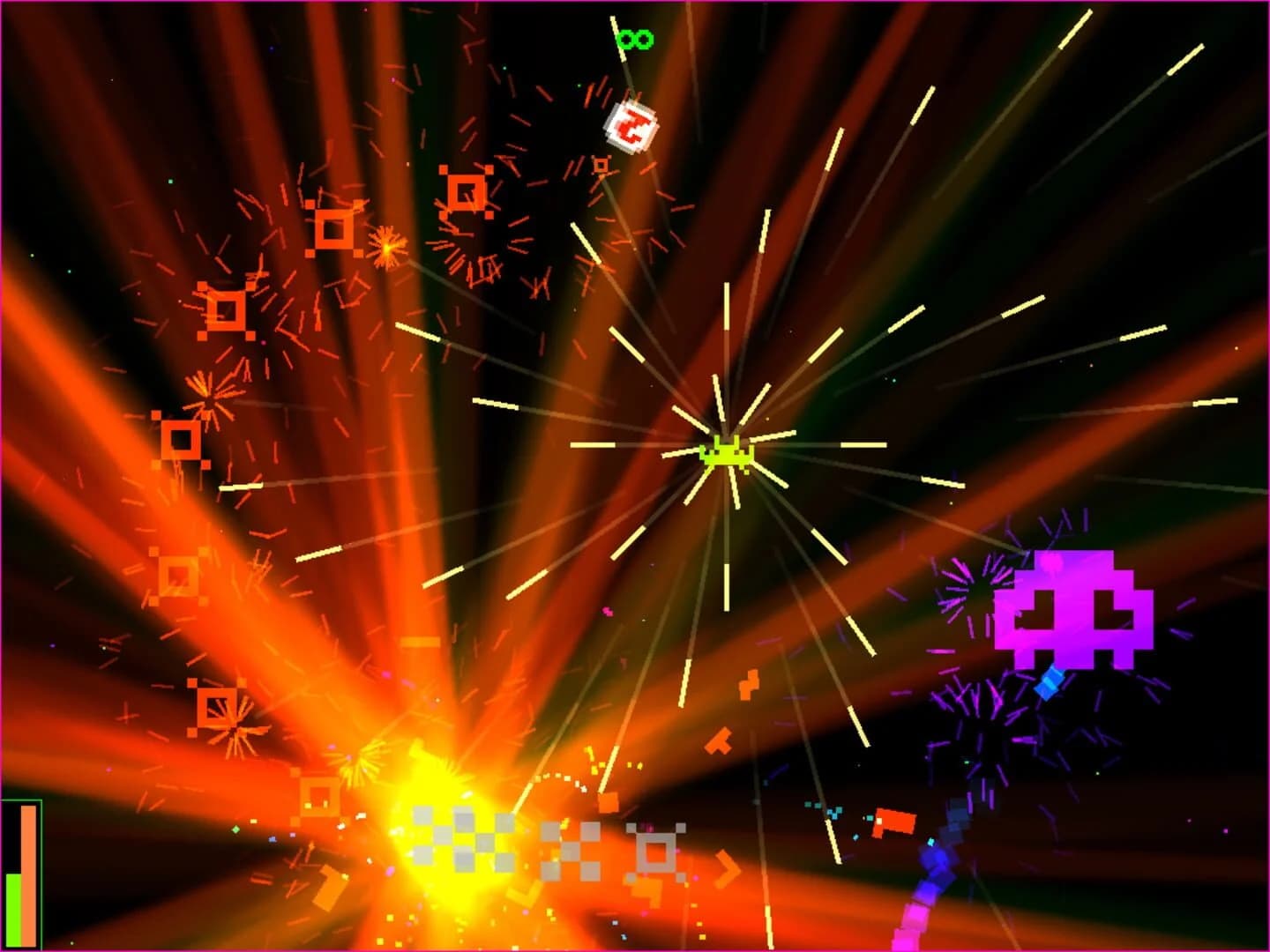The width and height of the screenshot is (1270, 952).
Task: Click the green energy bar in the HUD meter
Action: click(x=13, y=908)
